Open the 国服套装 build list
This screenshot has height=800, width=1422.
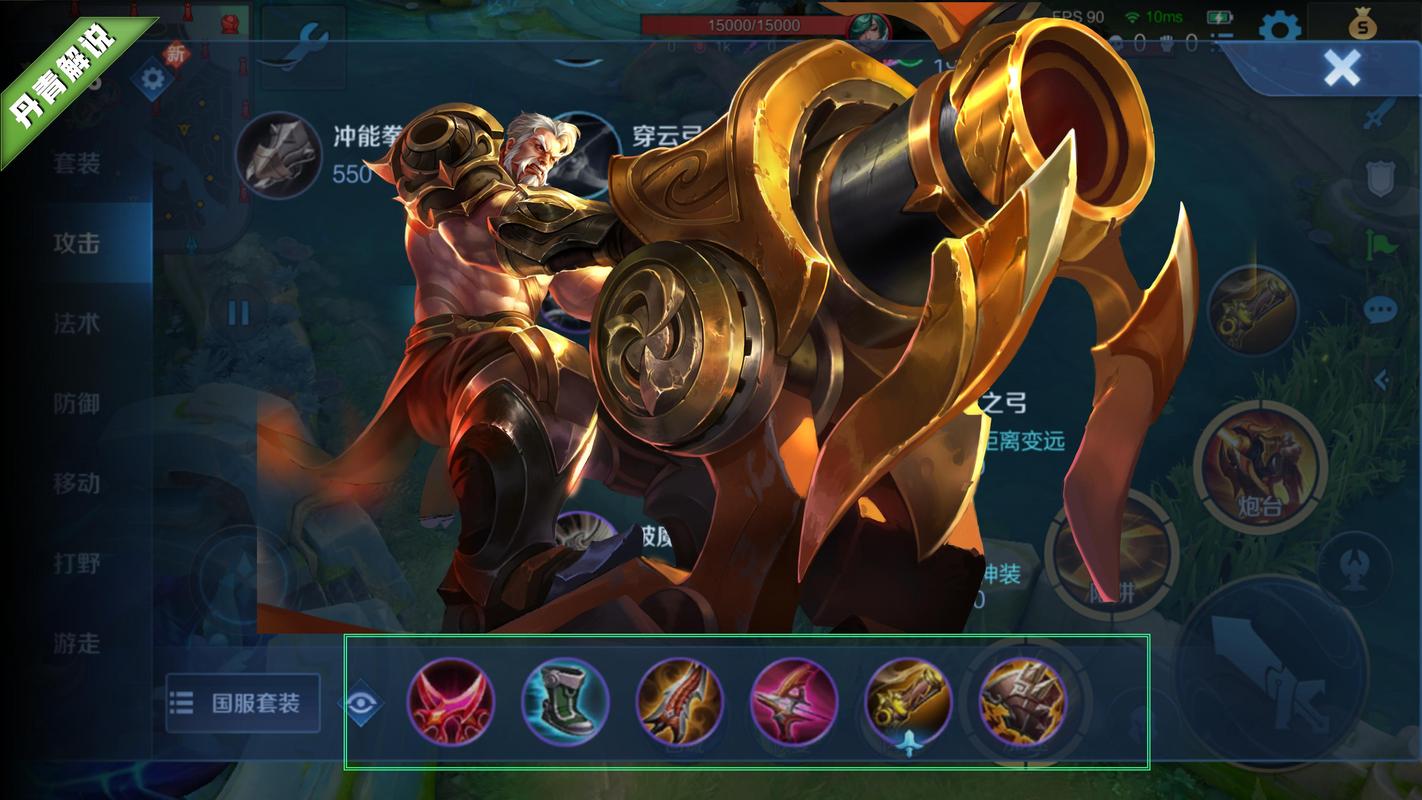[x=243, y=703]
